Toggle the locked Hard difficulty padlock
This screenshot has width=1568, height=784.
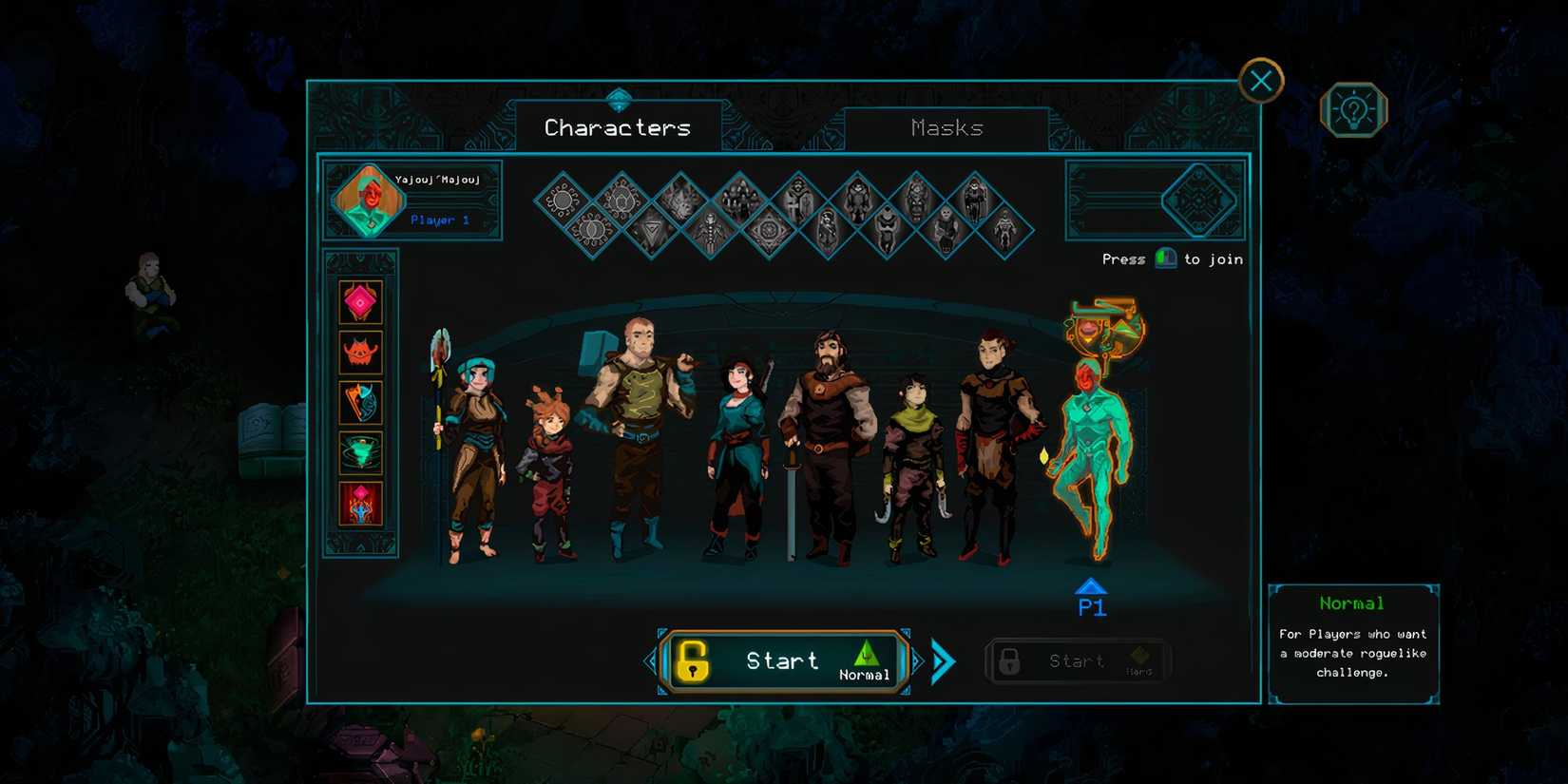click(x=1010, y=660)
